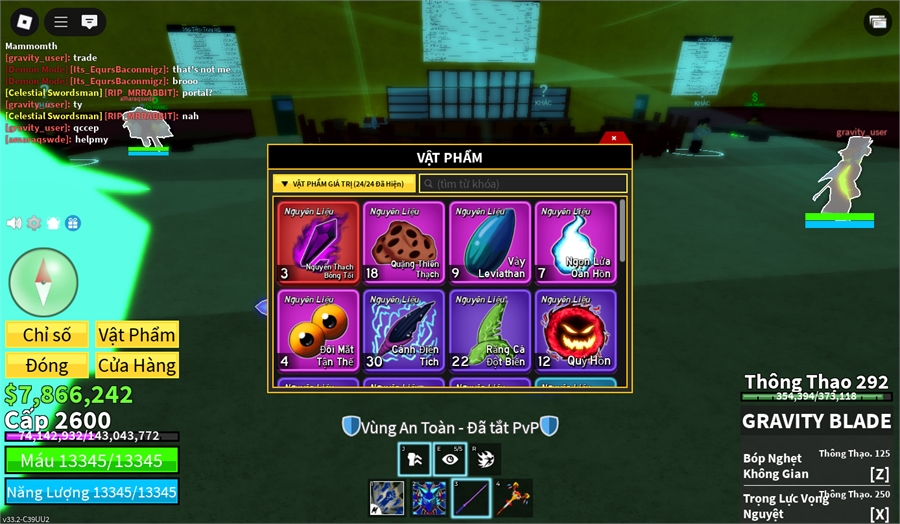Pick the Đôi Mắt Tận Thế item
Viewport: 900px width, 524px height.
tap(318, 330)
